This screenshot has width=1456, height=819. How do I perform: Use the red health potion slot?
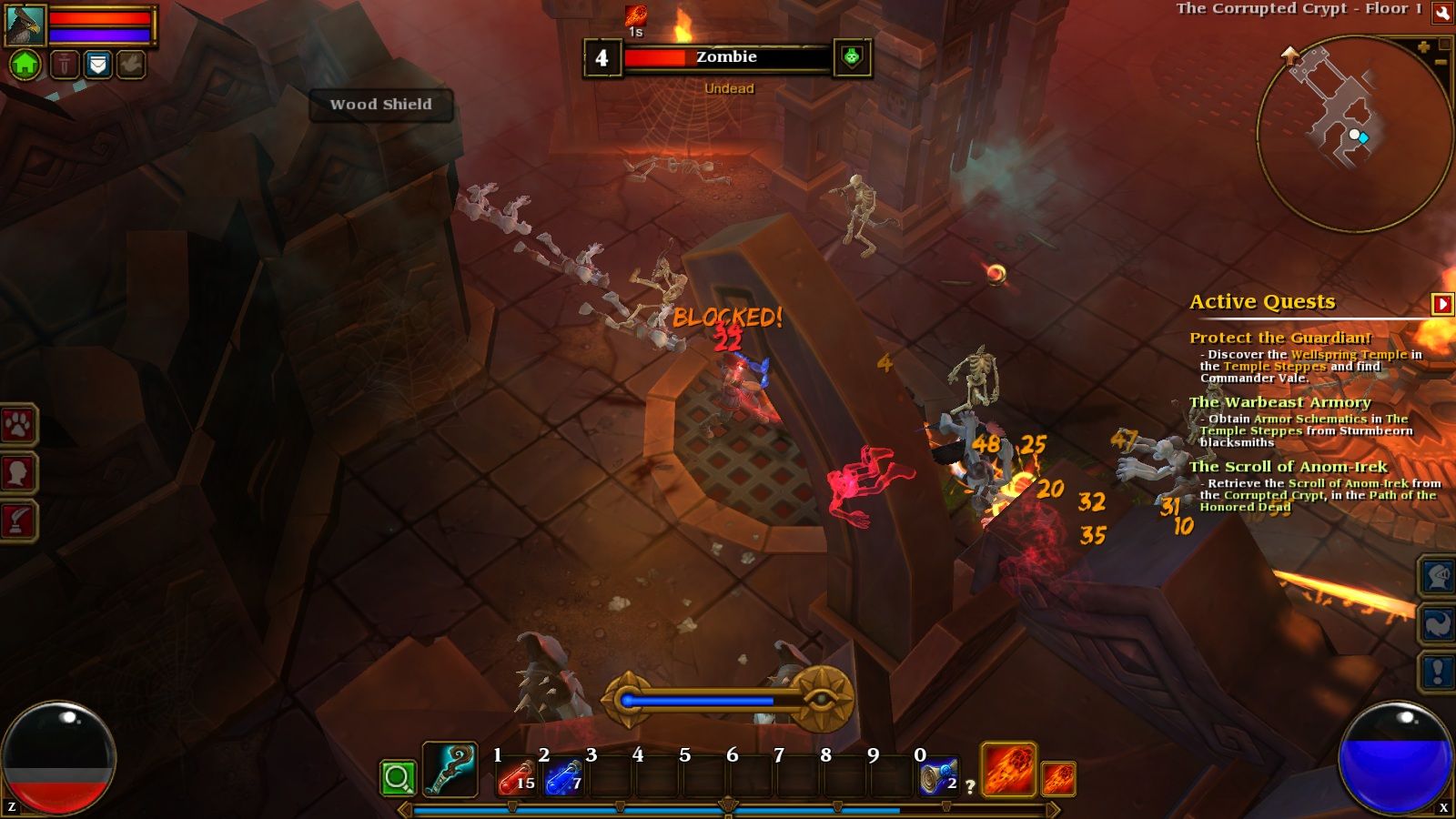pyautogui.click(x=516, y=778)
